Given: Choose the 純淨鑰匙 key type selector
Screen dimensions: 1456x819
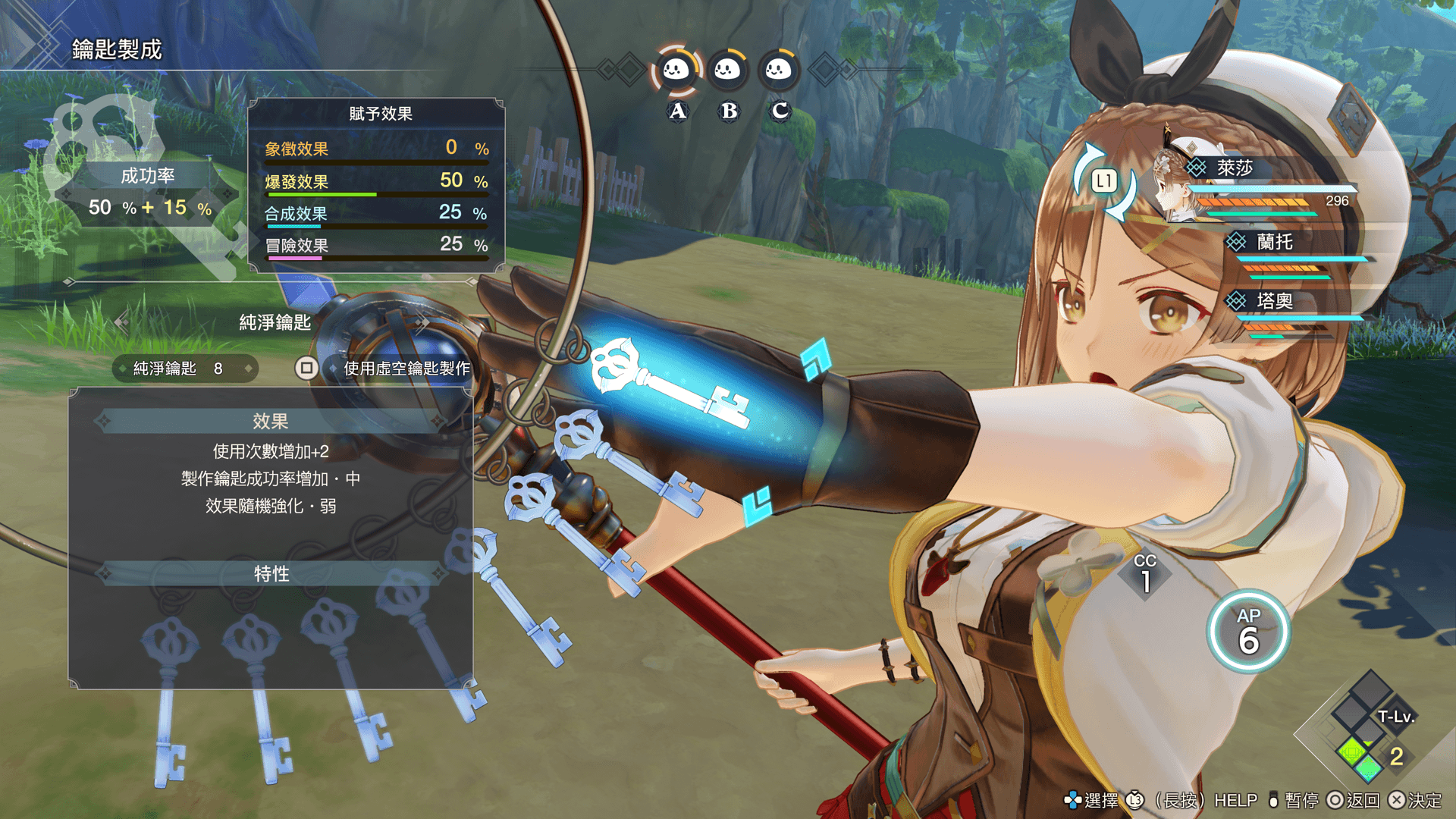Looking at the screenshot, I should coord(275,323).
